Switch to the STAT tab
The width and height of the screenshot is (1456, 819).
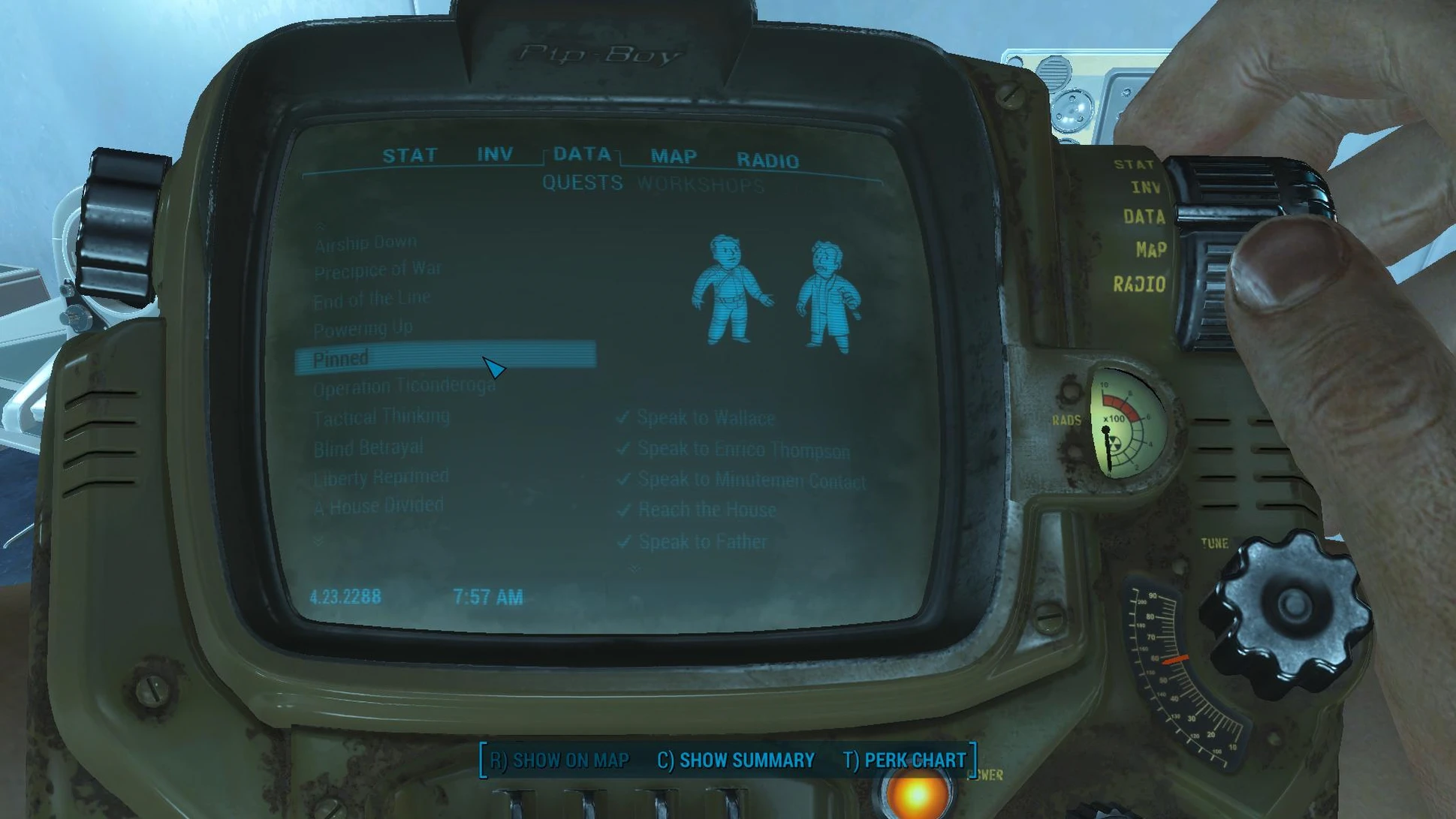(x=409, y=155)
